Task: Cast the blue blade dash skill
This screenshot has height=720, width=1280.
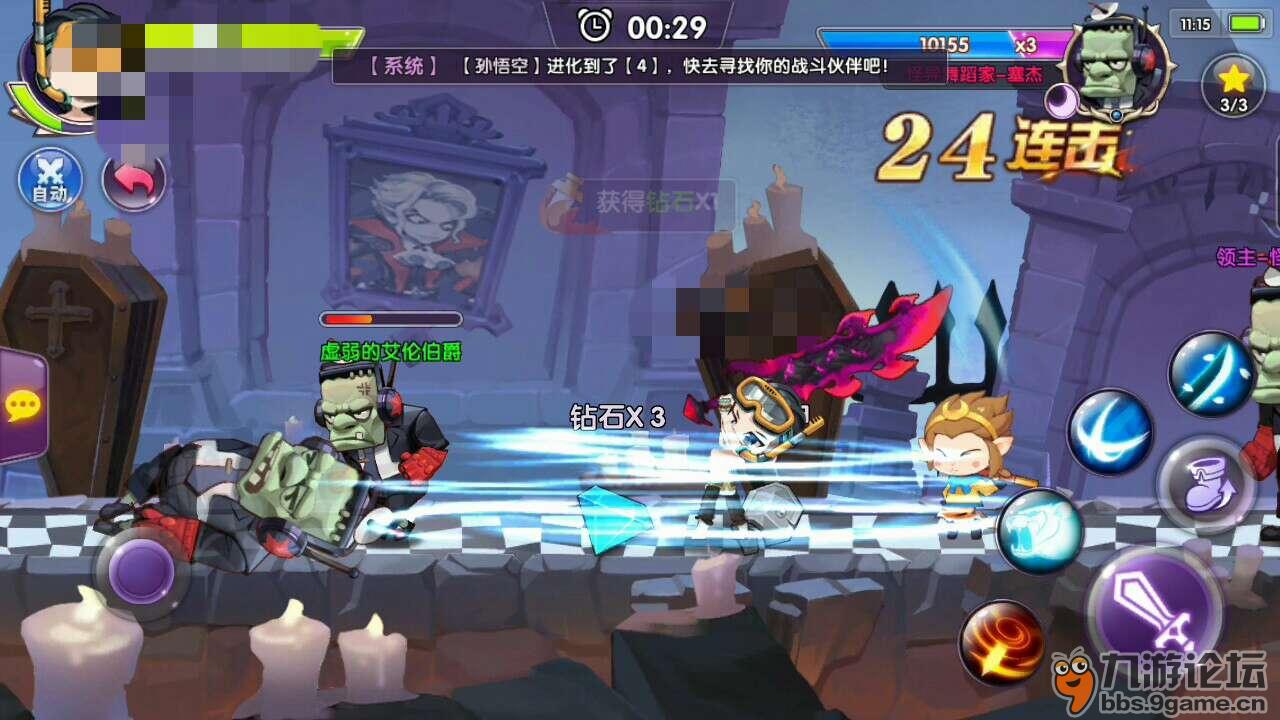Action: (1211, 374)
